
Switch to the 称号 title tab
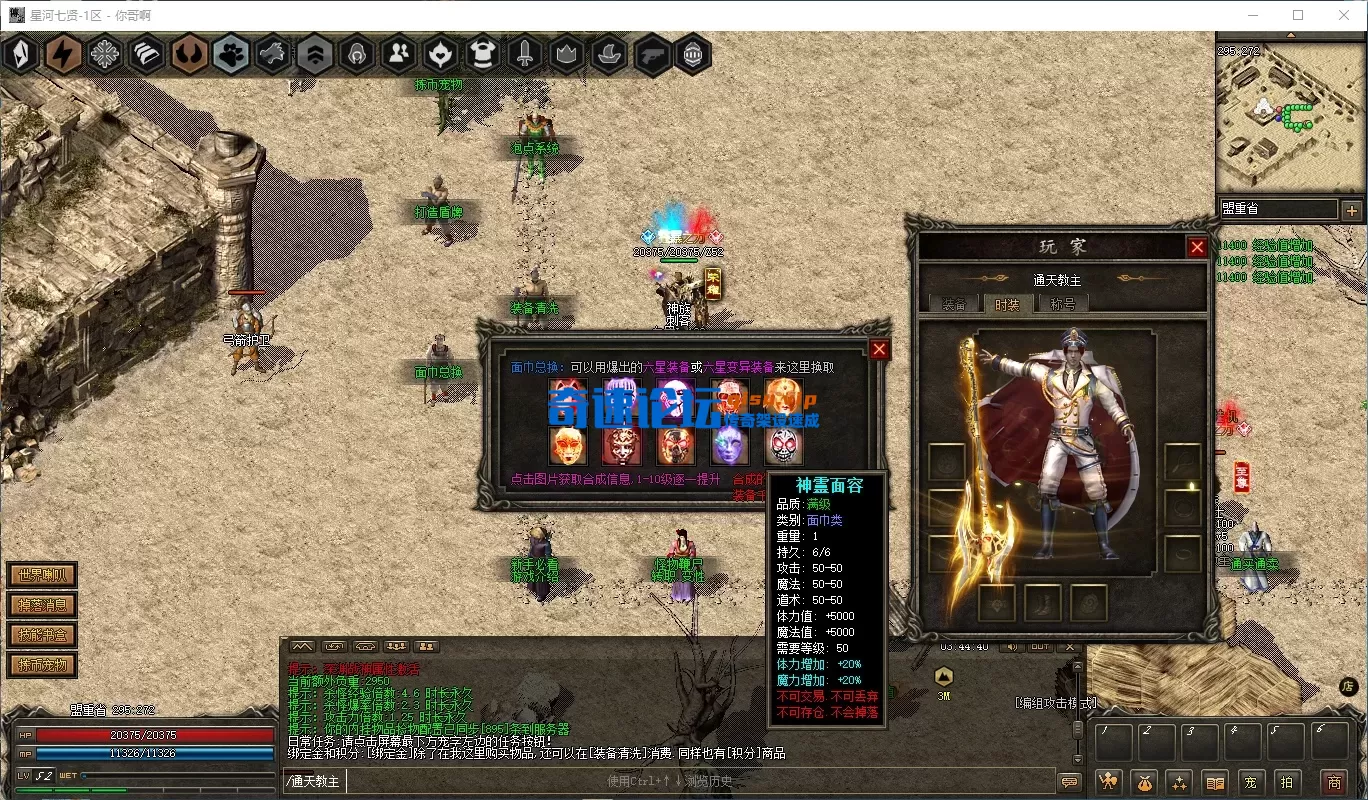1062,304
